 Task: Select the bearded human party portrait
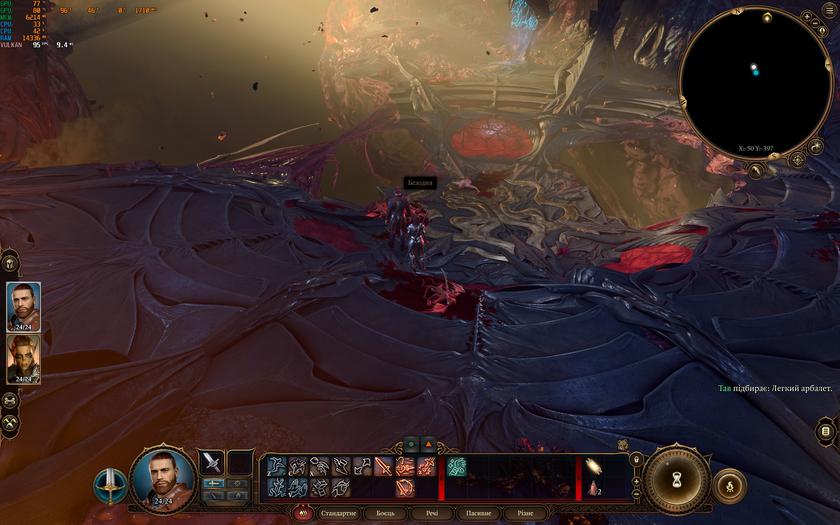[23, 304]
